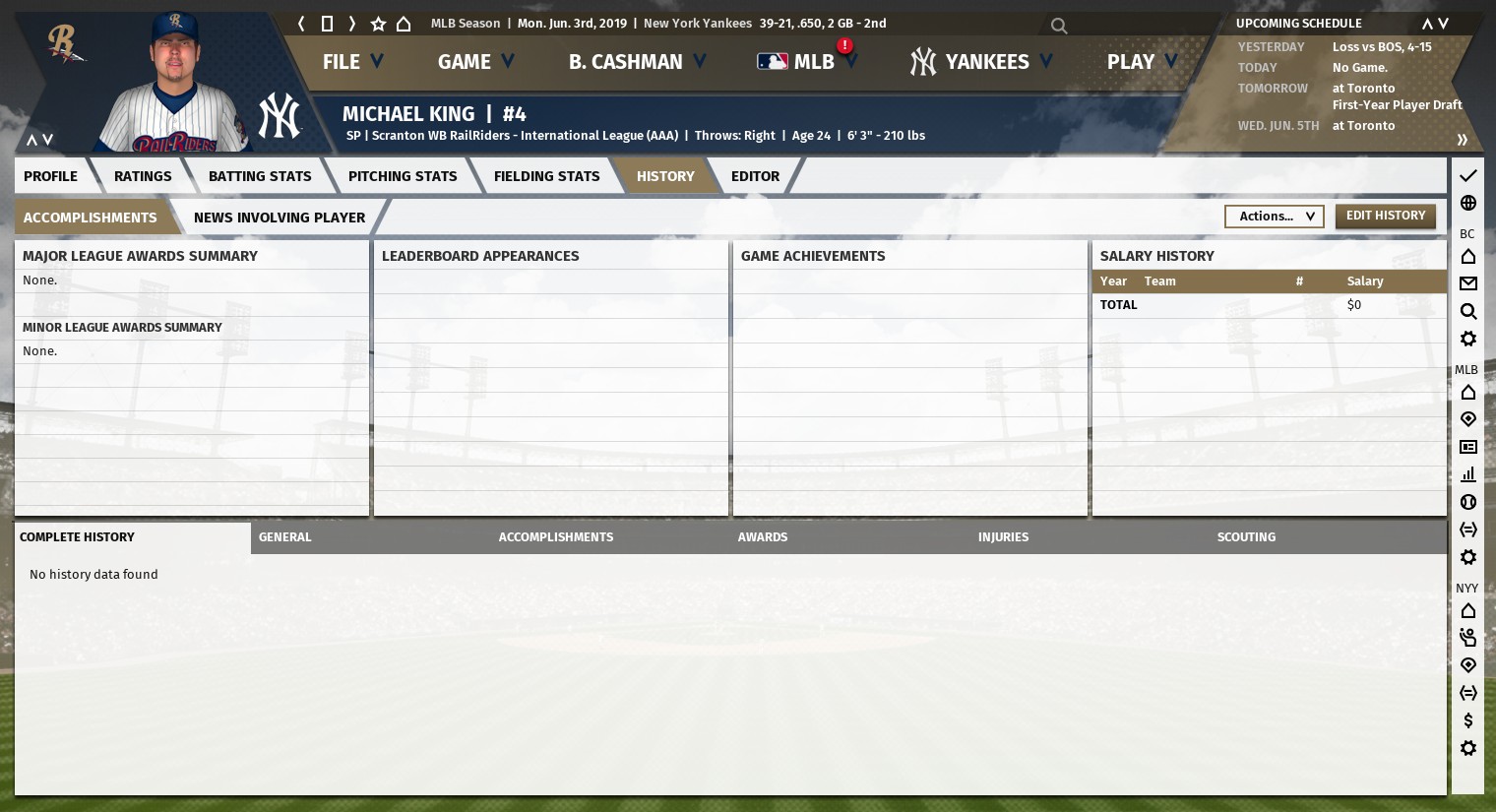This screenshot has height=812, width=1496.
Task: Click the search magnifier in top bar
Action: (1059, 26)
